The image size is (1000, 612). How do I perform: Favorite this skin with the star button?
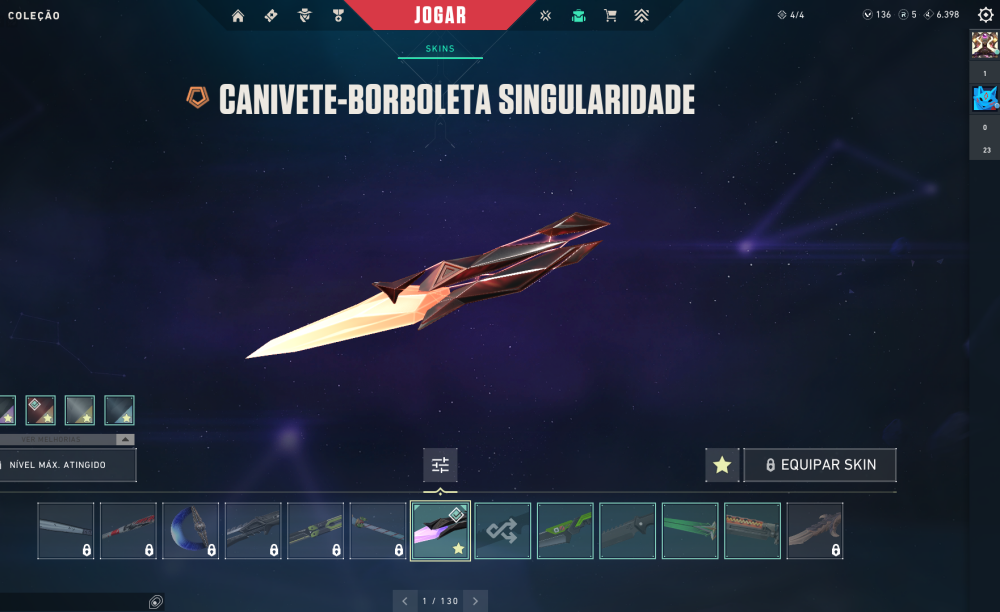pyautogui.click(x=722, y=465)
